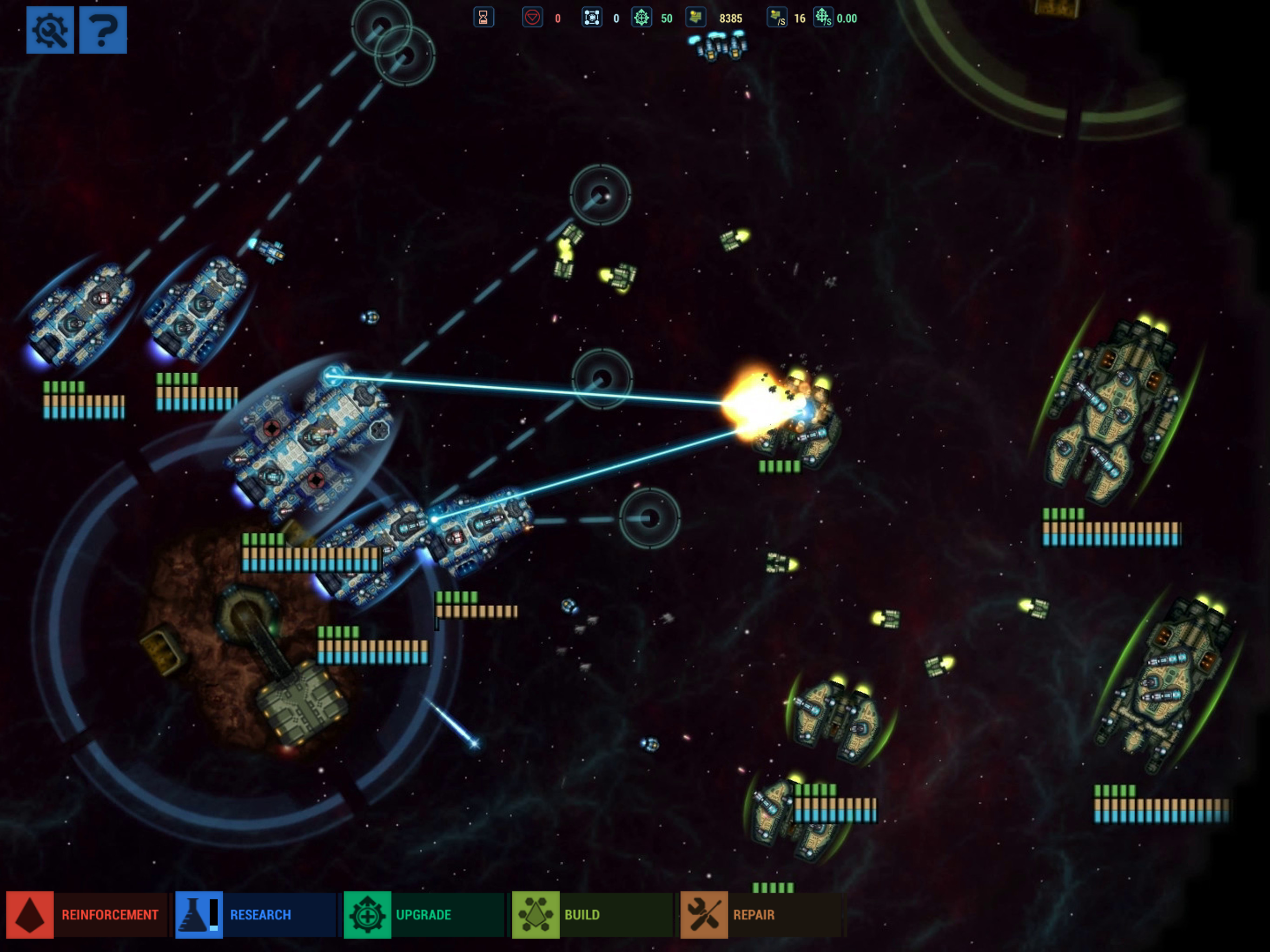The height and width of the screenshot is (952, 1270).
Task: Activate the Repair command
Action: click(x=760, y=915)
